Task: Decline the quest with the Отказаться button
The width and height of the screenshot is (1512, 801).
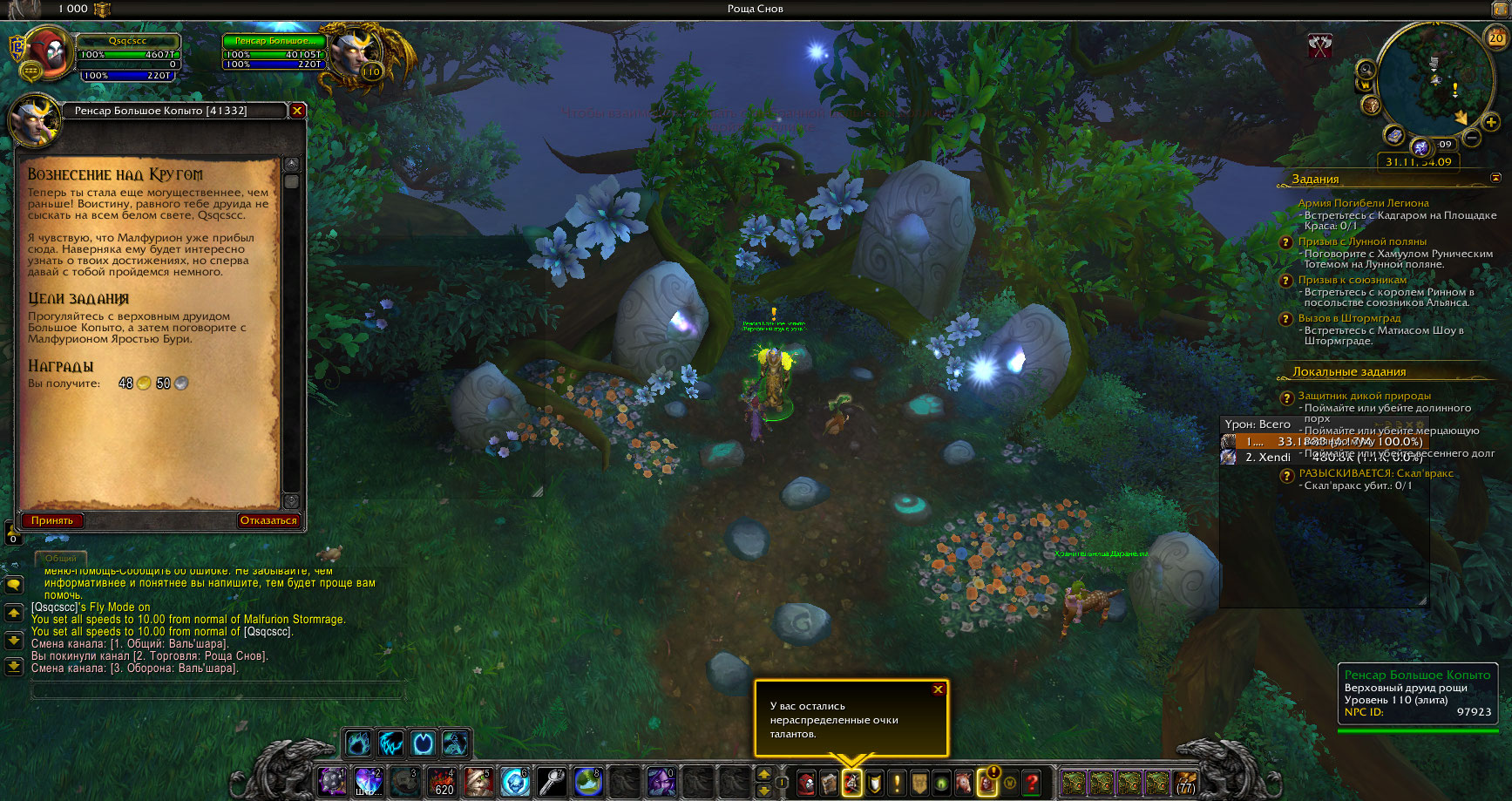Action: tap(268, 520)
